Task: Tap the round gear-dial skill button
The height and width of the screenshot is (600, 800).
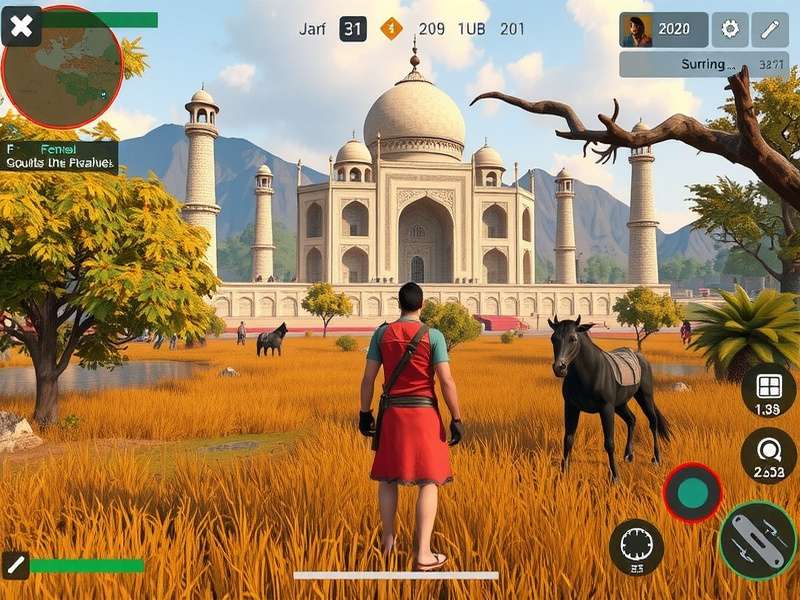Action: click(636, 546)
